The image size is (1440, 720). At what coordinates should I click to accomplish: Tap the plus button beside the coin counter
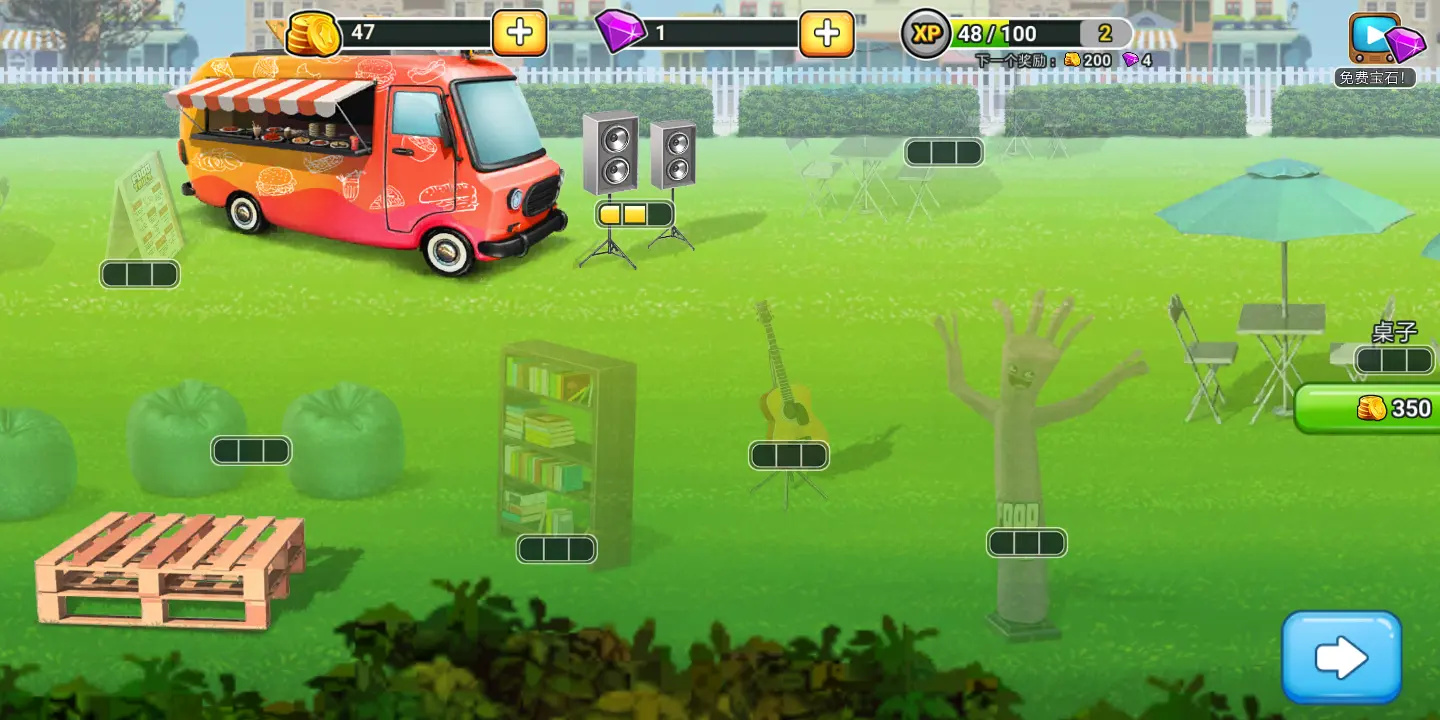pos(519,33)
